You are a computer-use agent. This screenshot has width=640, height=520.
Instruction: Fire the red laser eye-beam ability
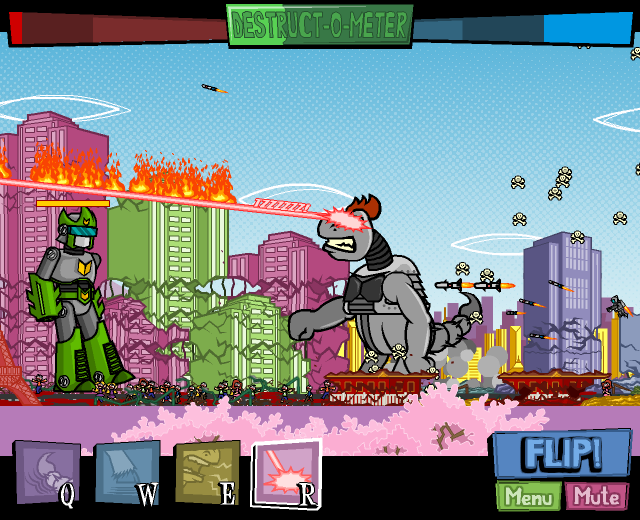[286, 471]
